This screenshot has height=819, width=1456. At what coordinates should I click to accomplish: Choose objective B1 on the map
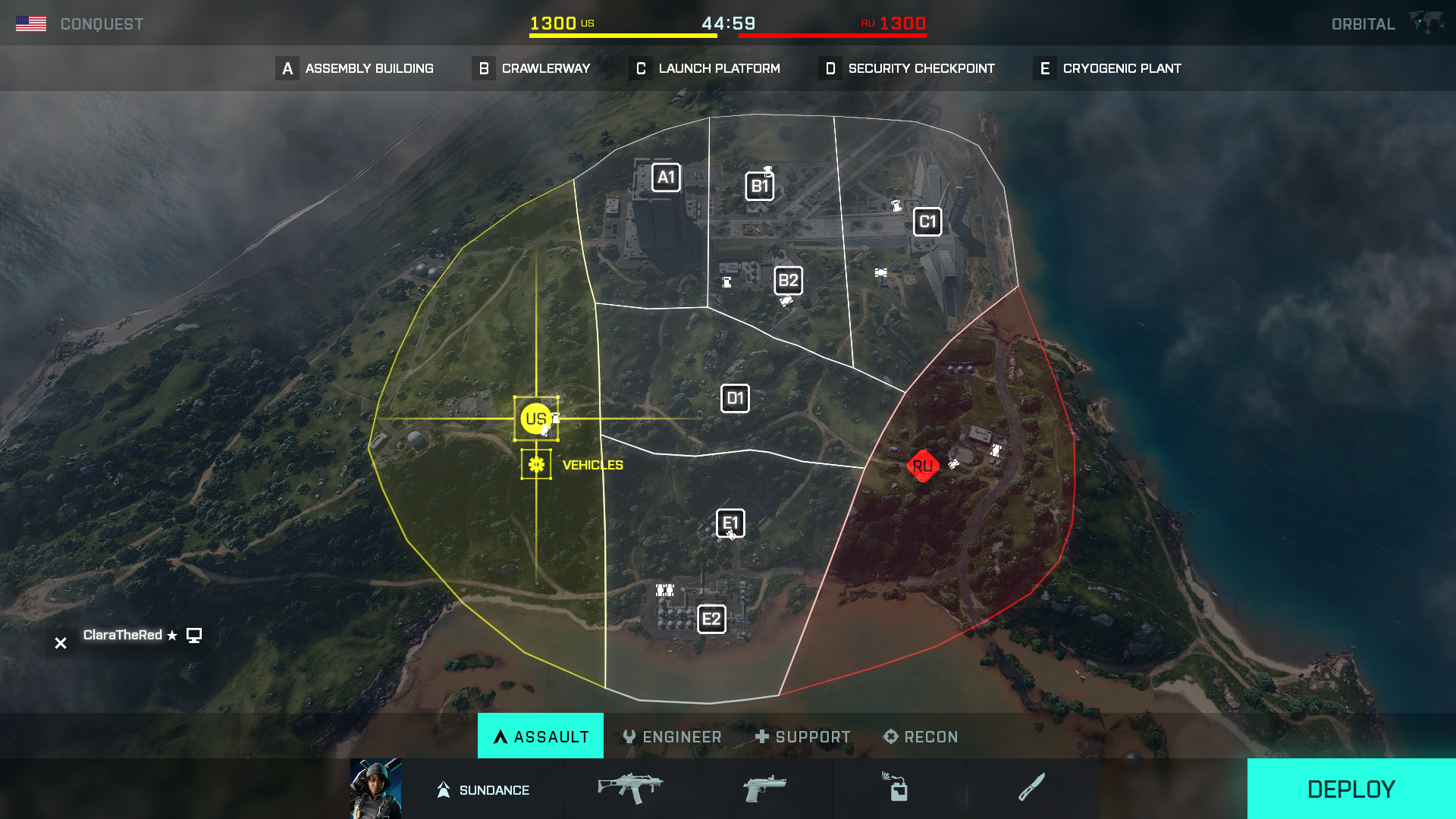click(759, 187)
